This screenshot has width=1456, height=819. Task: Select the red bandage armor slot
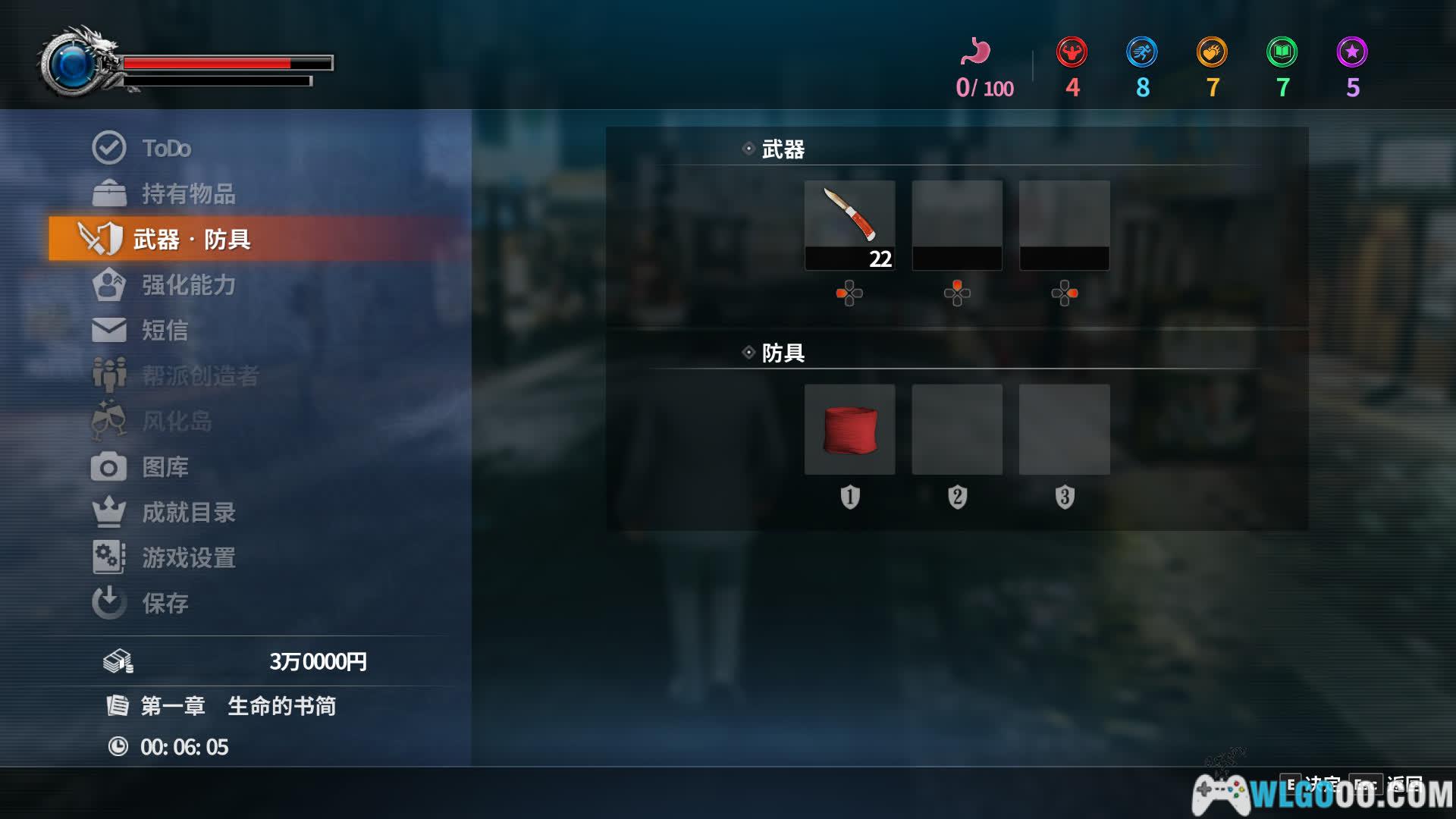pos(849,429)
